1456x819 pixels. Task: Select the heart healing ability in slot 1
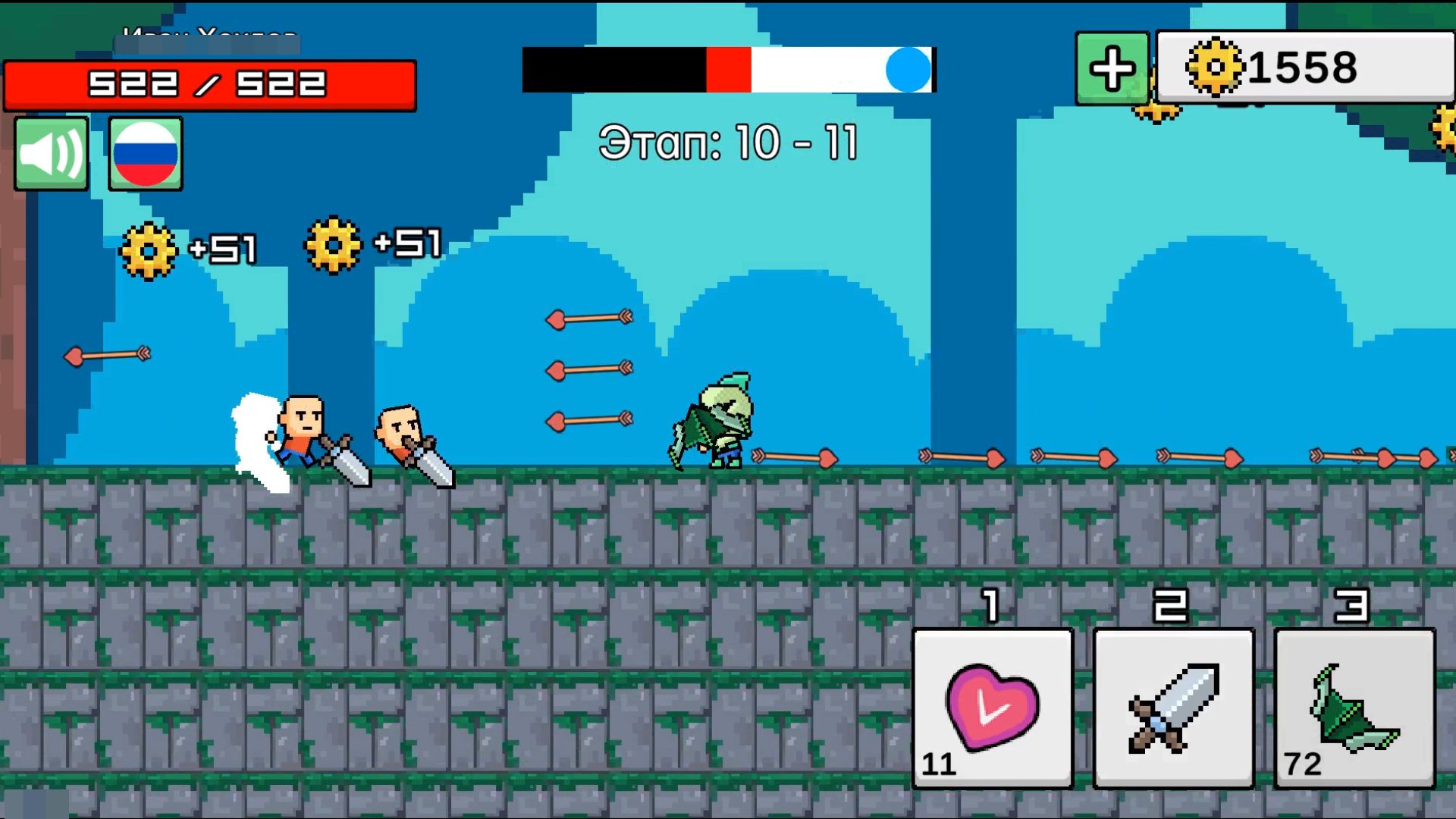(992, 709)
